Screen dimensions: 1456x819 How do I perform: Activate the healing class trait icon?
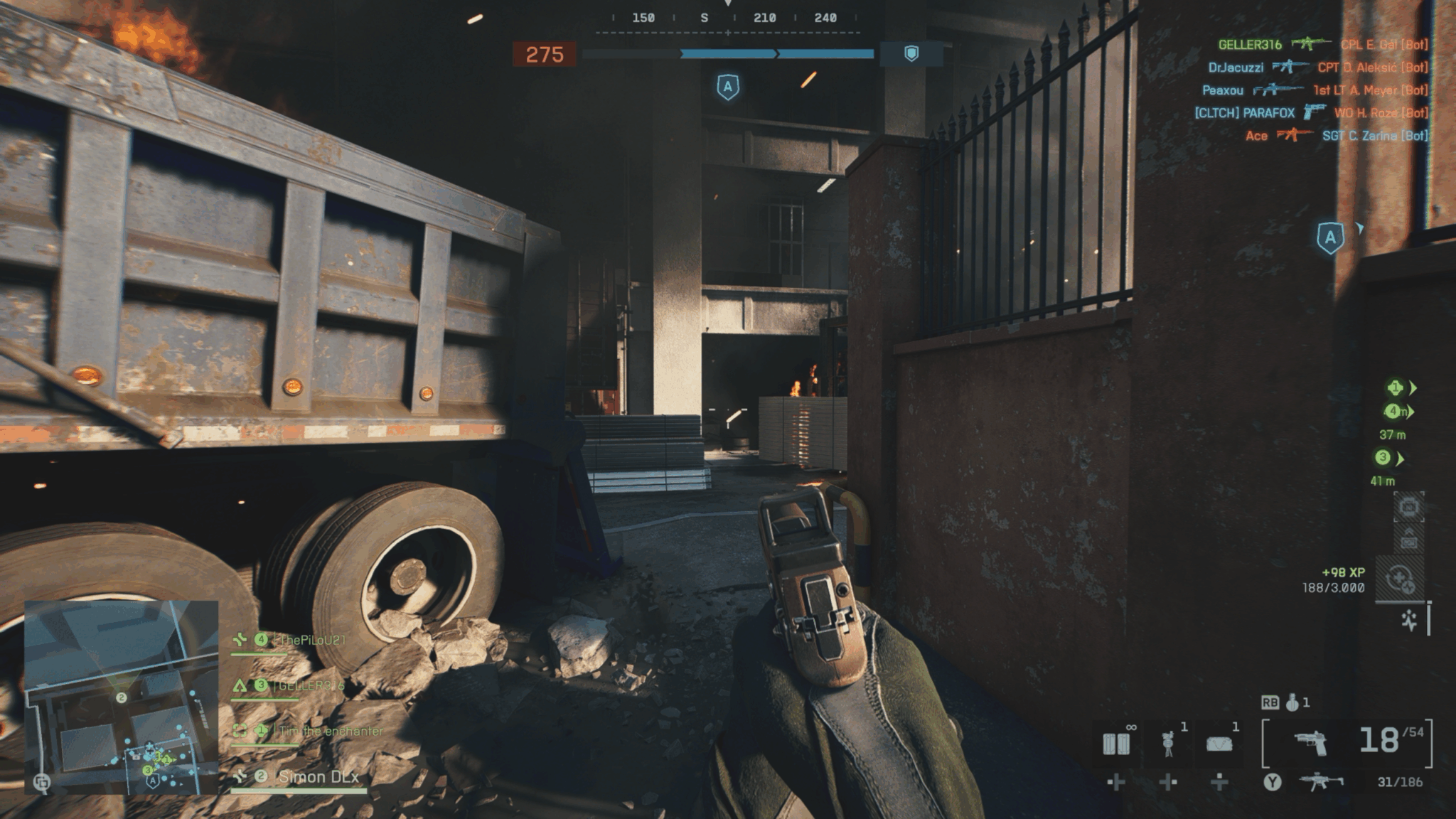tap(1400, 579)
